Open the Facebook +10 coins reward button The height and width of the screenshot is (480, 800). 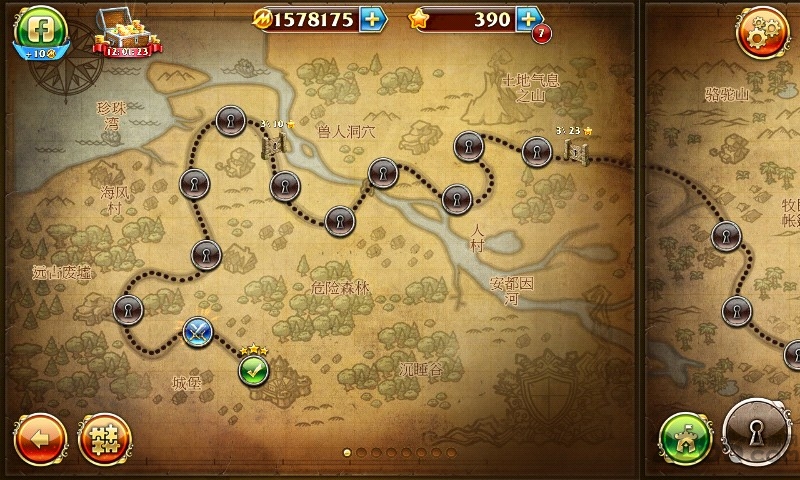click(x=39, y=30)
